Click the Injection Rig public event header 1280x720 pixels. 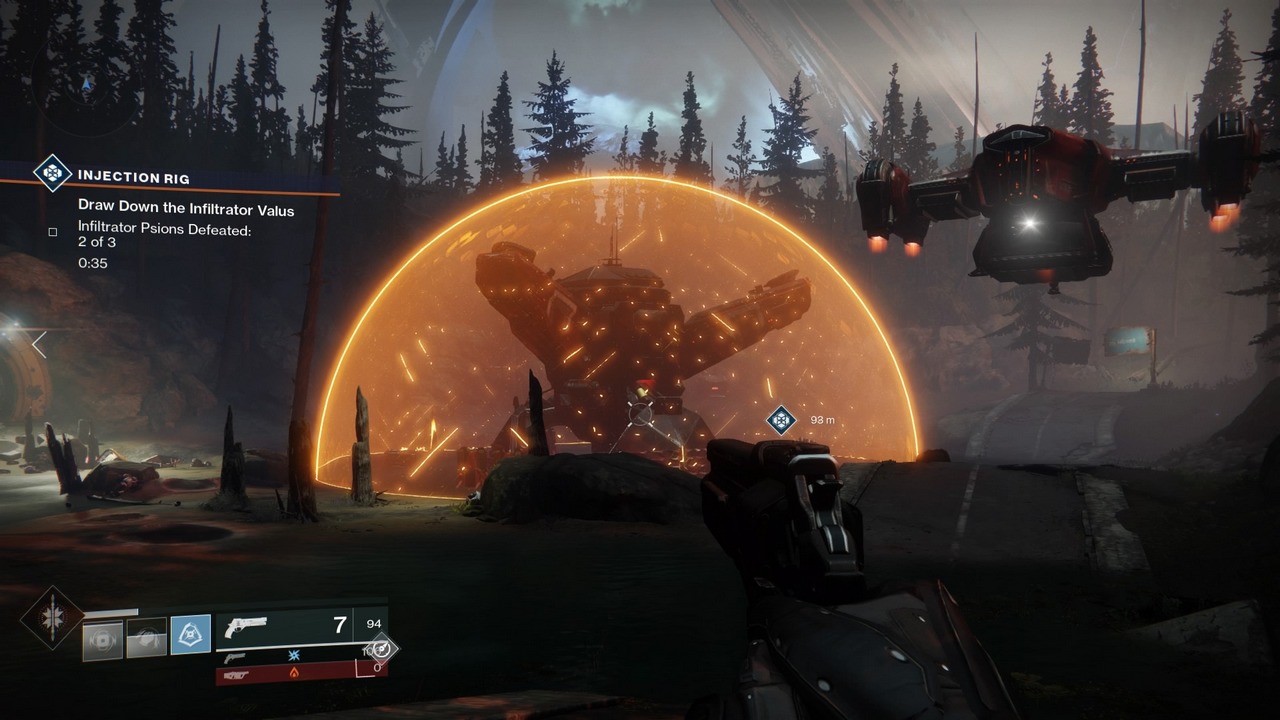click(x=134, y=178)
